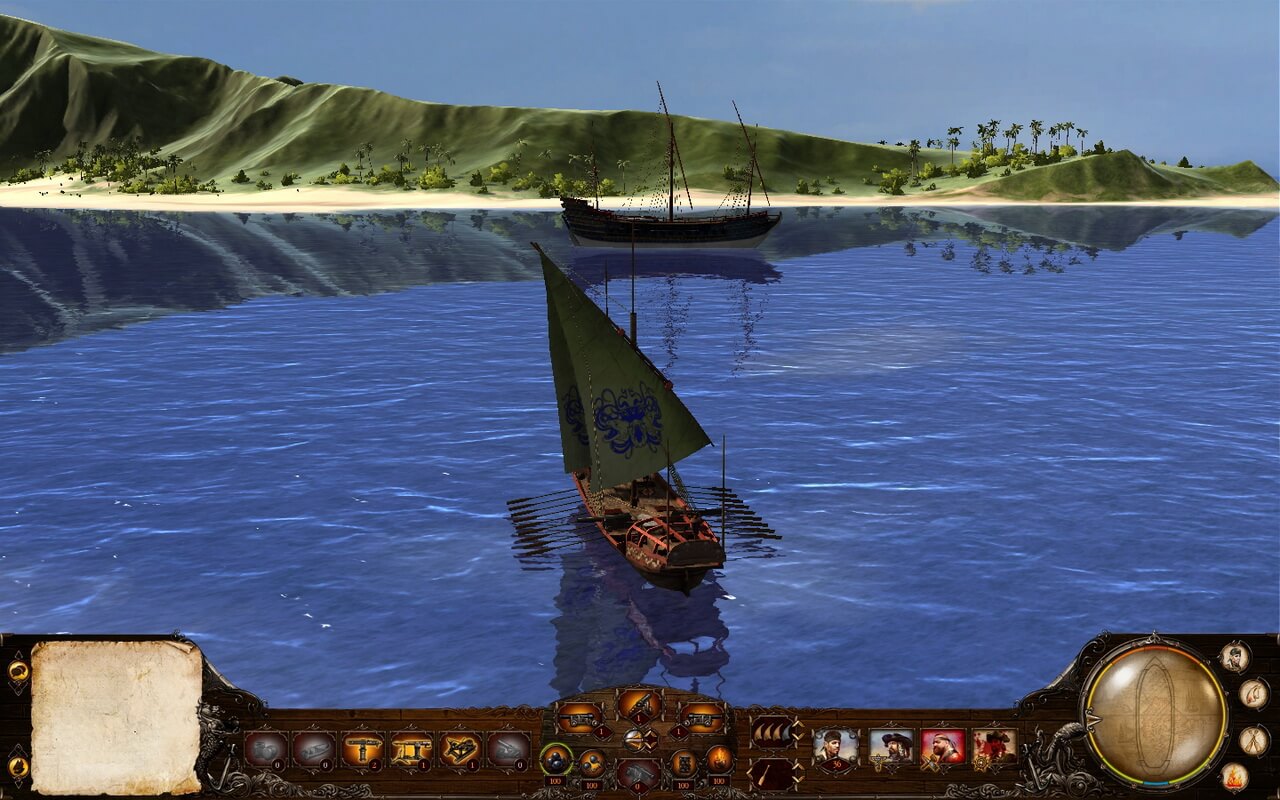Click the blank parchment message panel
This screenshot has height=800, width=1280.
[116, 716]
